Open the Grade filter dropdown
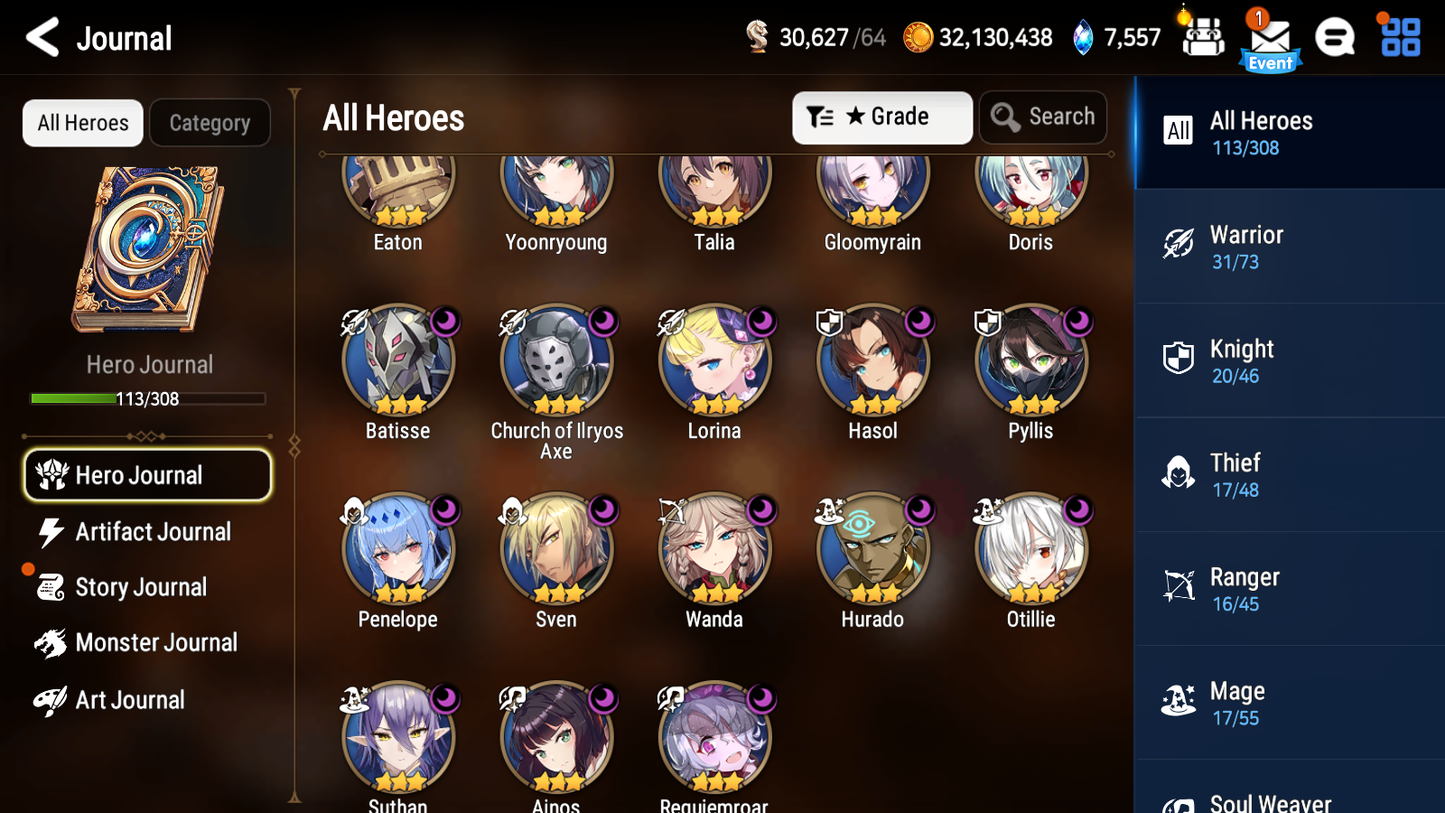This screenshot has height=813, width=1445. tap(882, 117)
